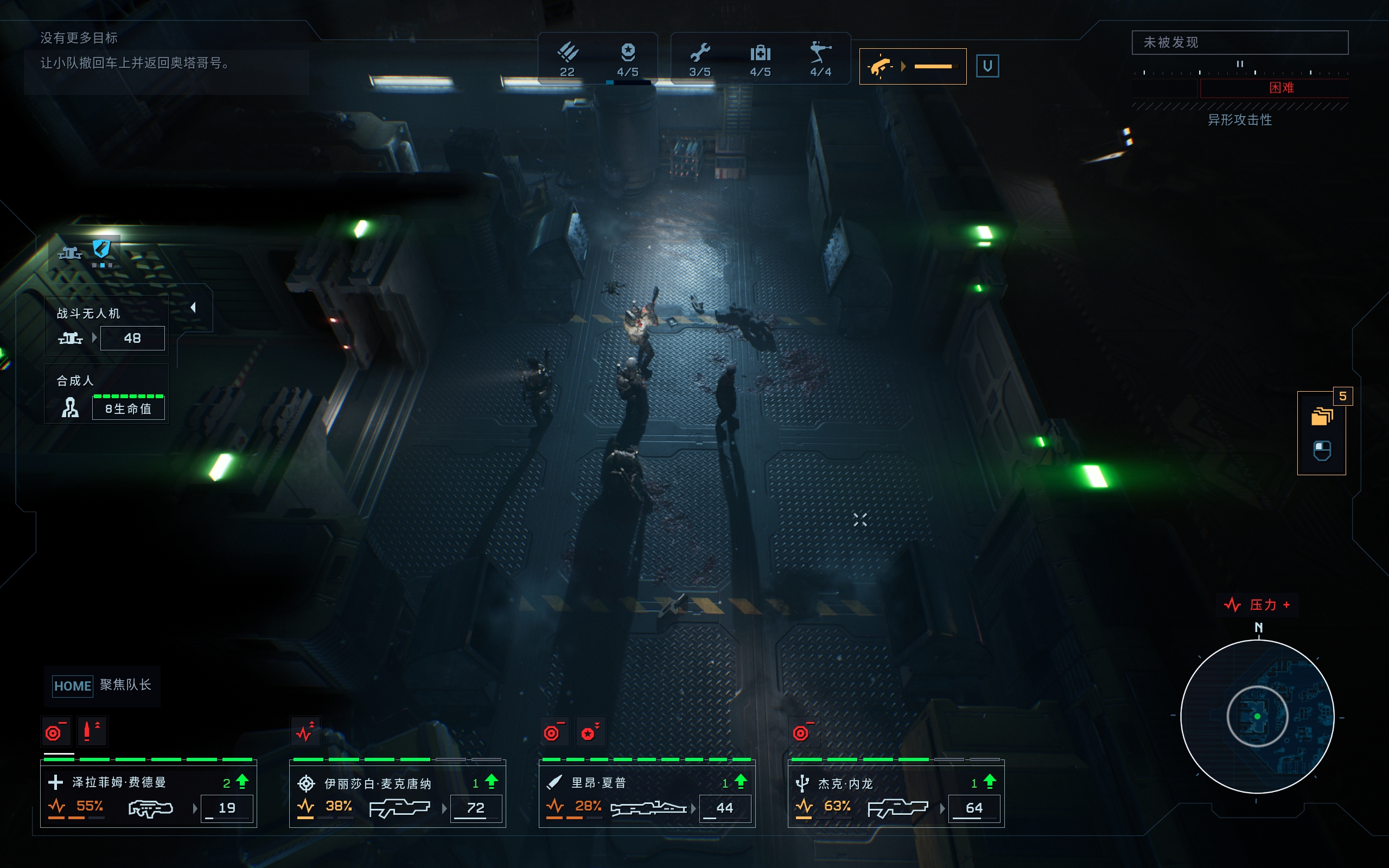Viewport: 1389px width, 868px height.
Task: Focus on squad leader with 聚焦队长
Action: (102, 685)
